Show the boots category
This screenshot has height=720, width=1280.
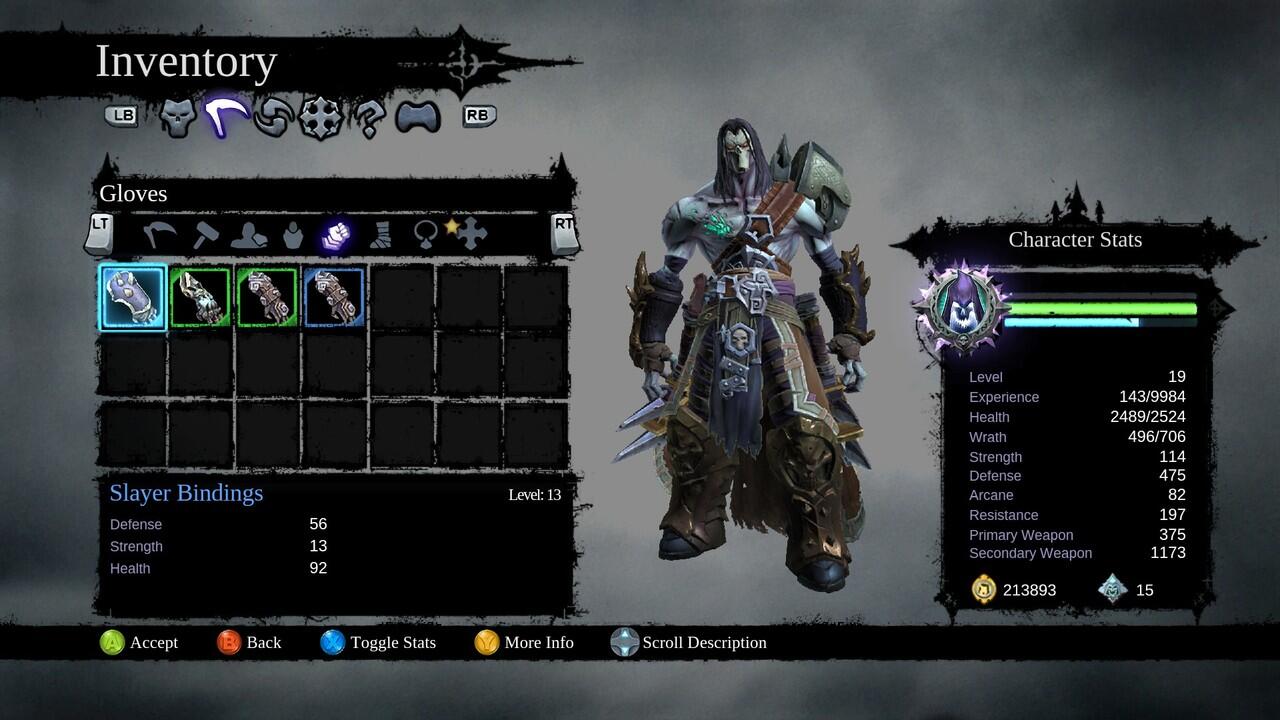[x=381, y=235]
